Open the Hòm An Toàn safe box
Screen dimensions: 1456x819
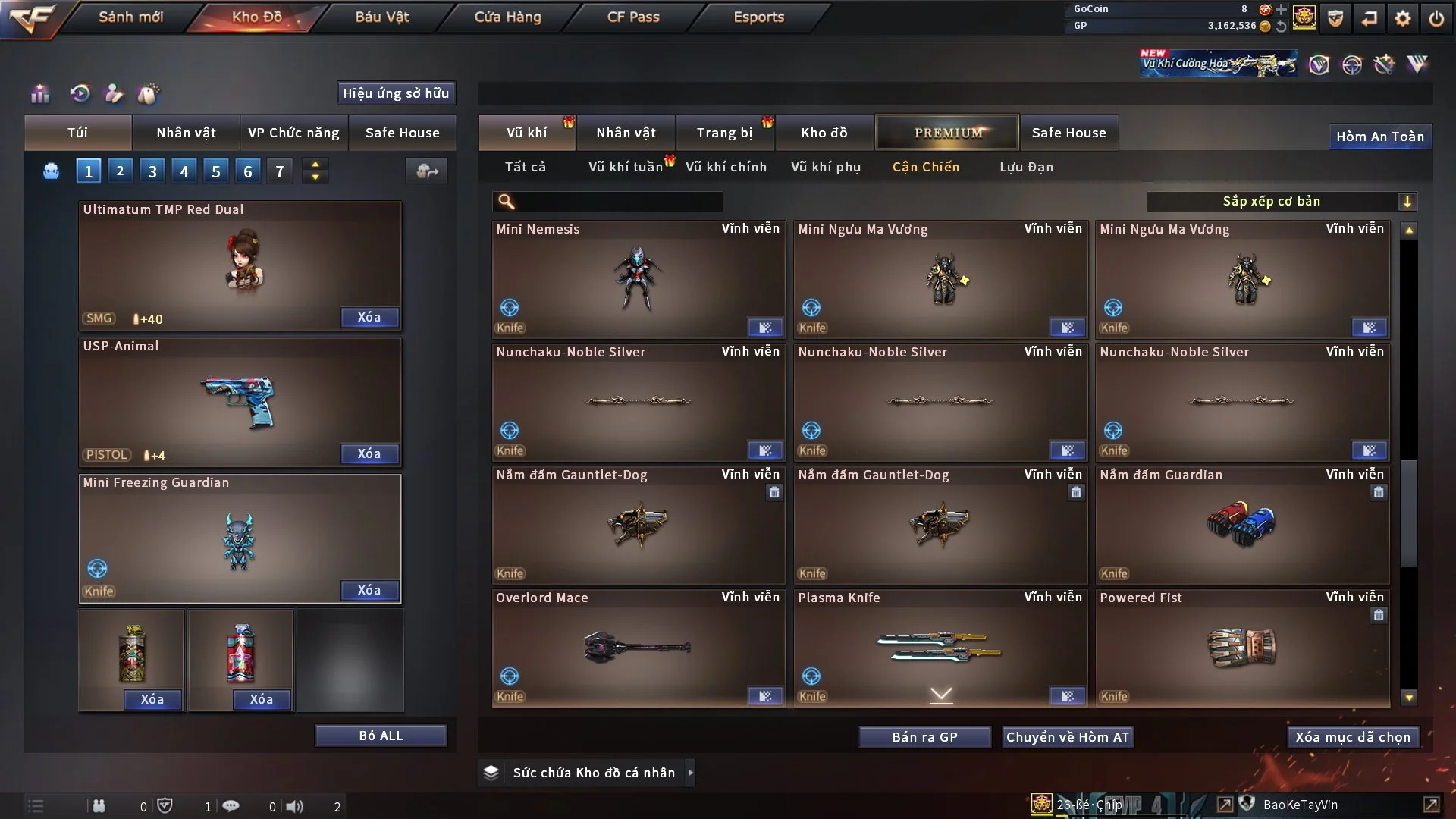[x=1379, y=136]
